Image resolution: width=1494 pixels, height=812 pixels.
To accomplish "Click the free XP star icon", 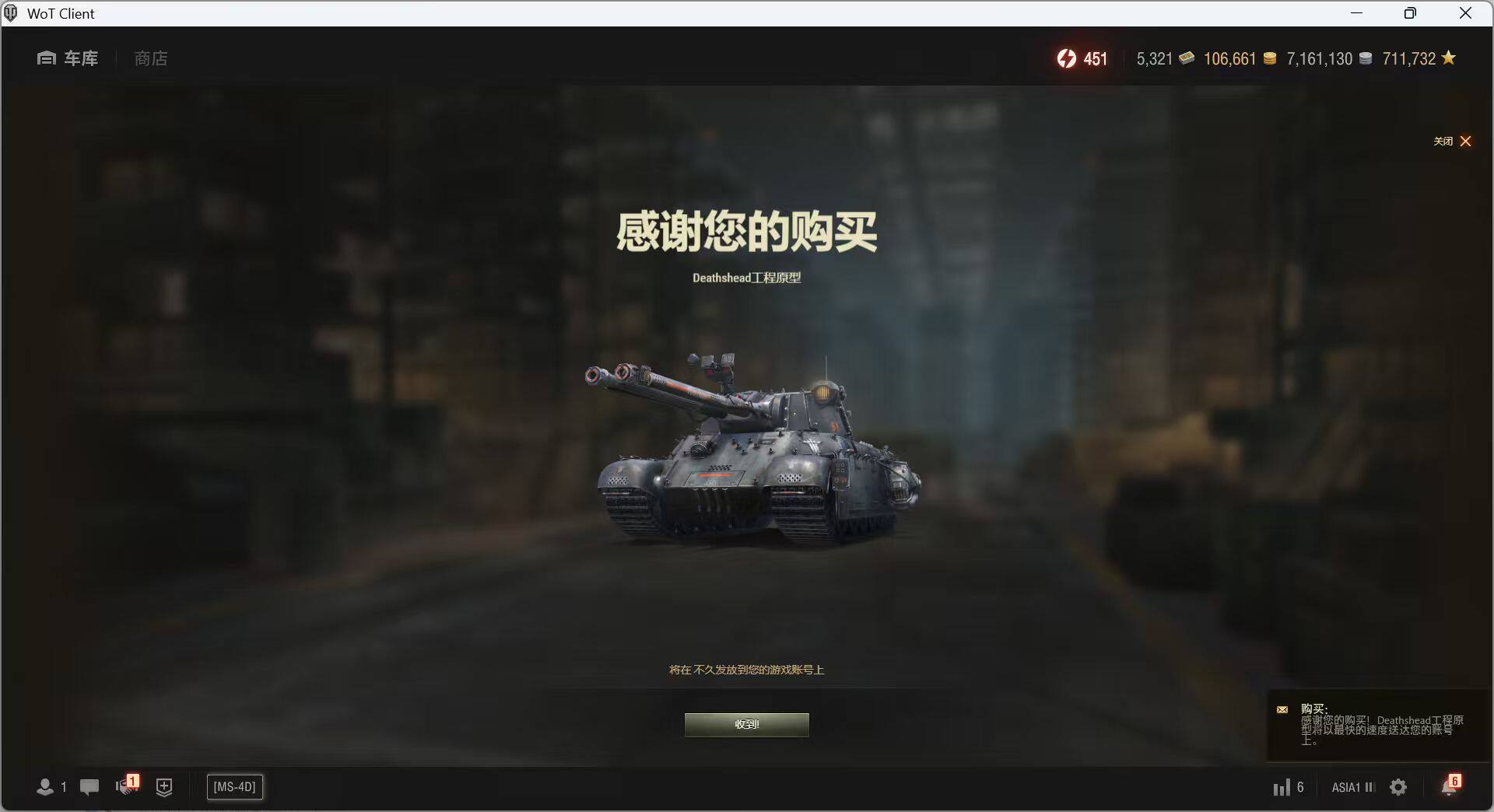I will coord(1447,58).
